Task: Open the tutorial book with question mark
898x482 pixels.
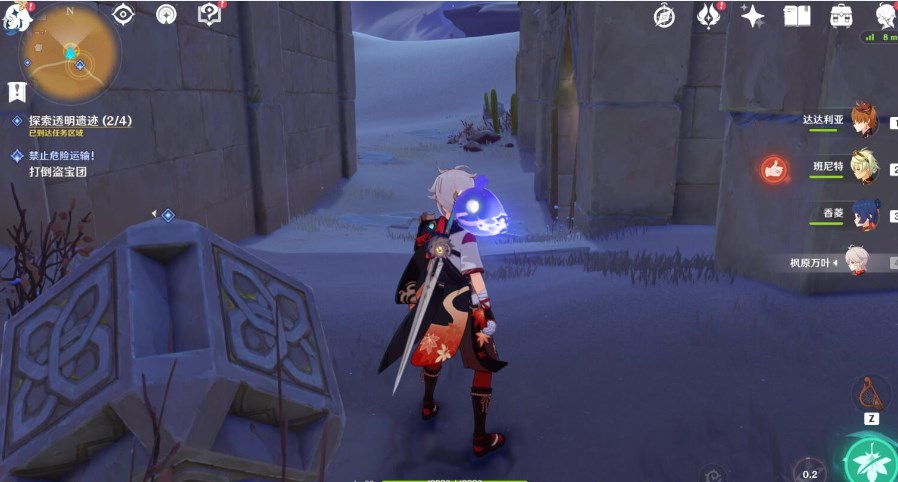Action: pos(209,14)
